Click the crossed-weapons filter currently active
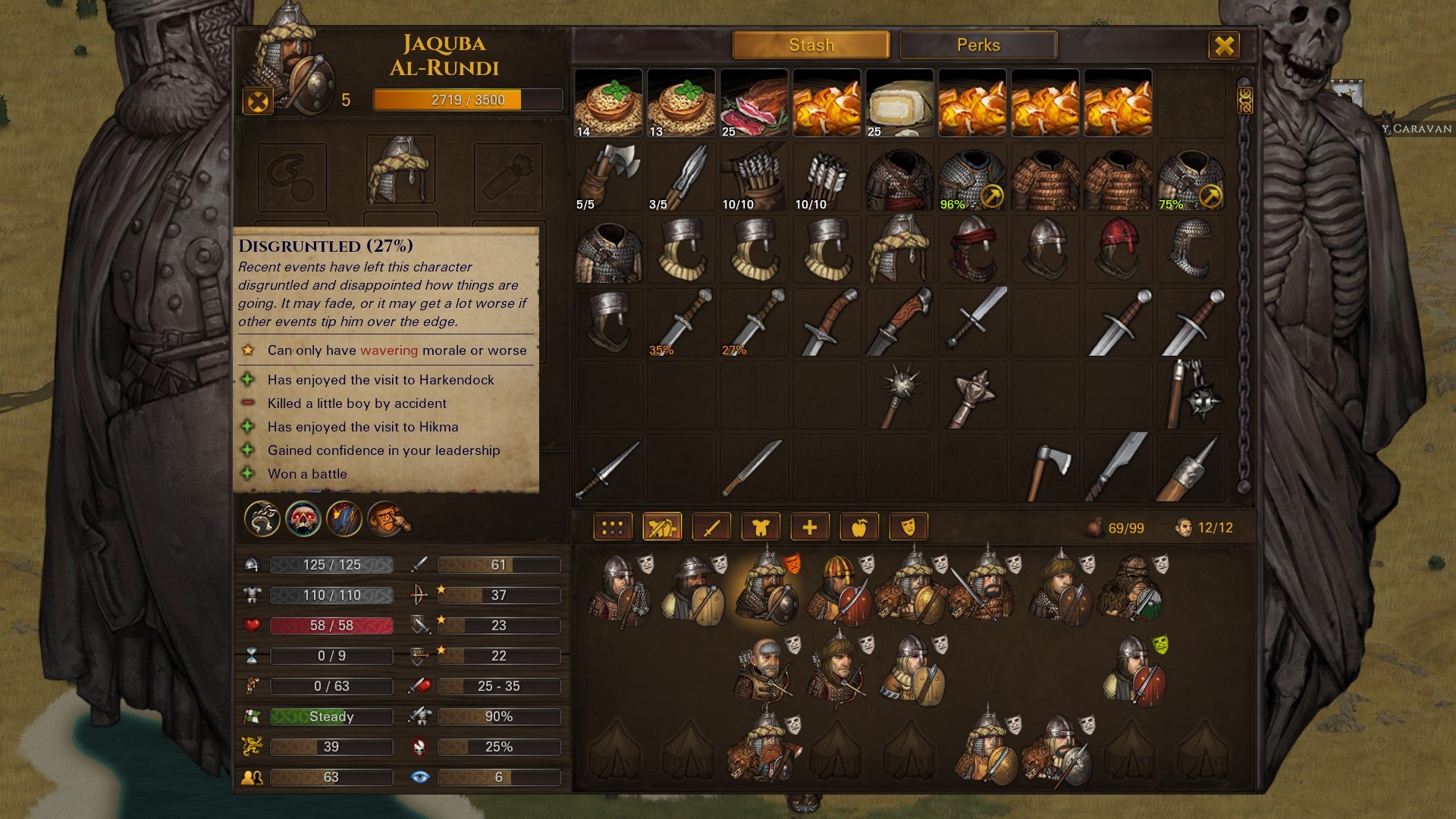The image size is (1456, 819). click(662, 526)
